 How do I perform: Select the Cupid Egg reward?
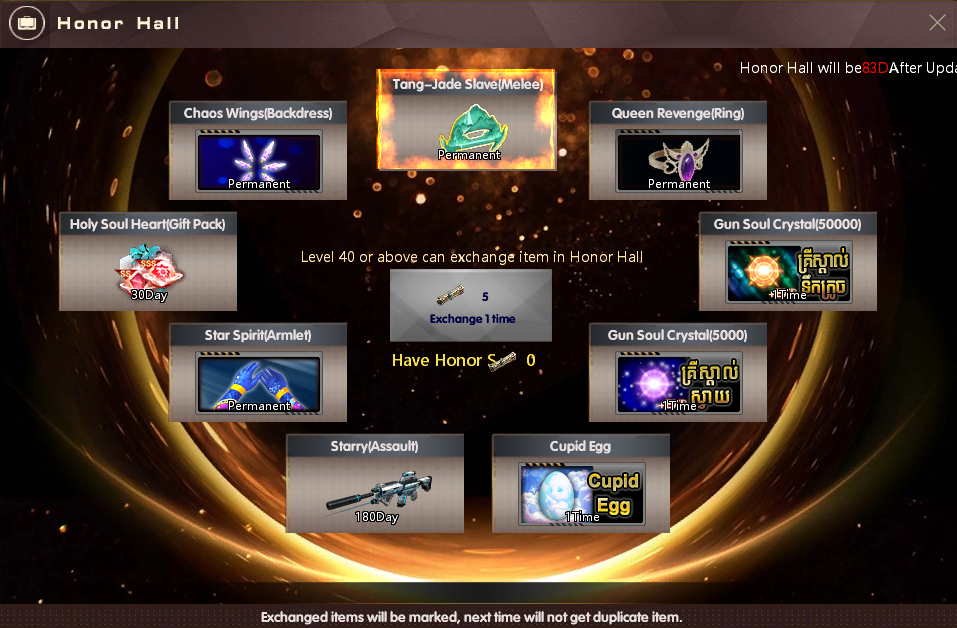point(581,493)
